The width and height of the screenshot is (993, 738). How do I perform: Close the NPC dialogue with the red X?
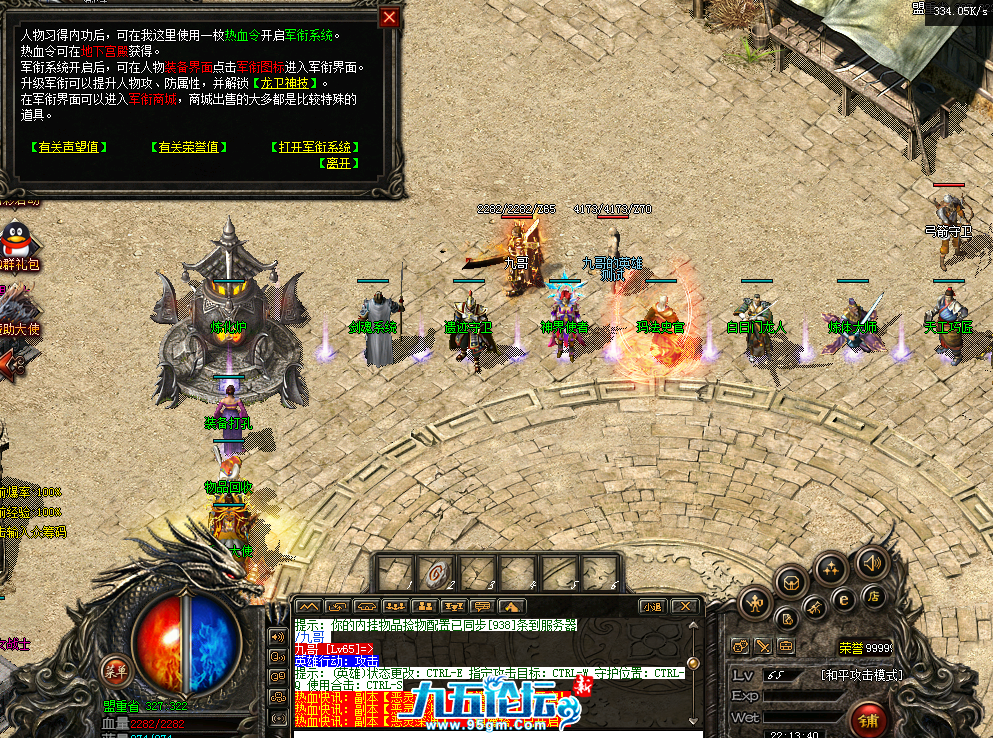coord(390,17)
